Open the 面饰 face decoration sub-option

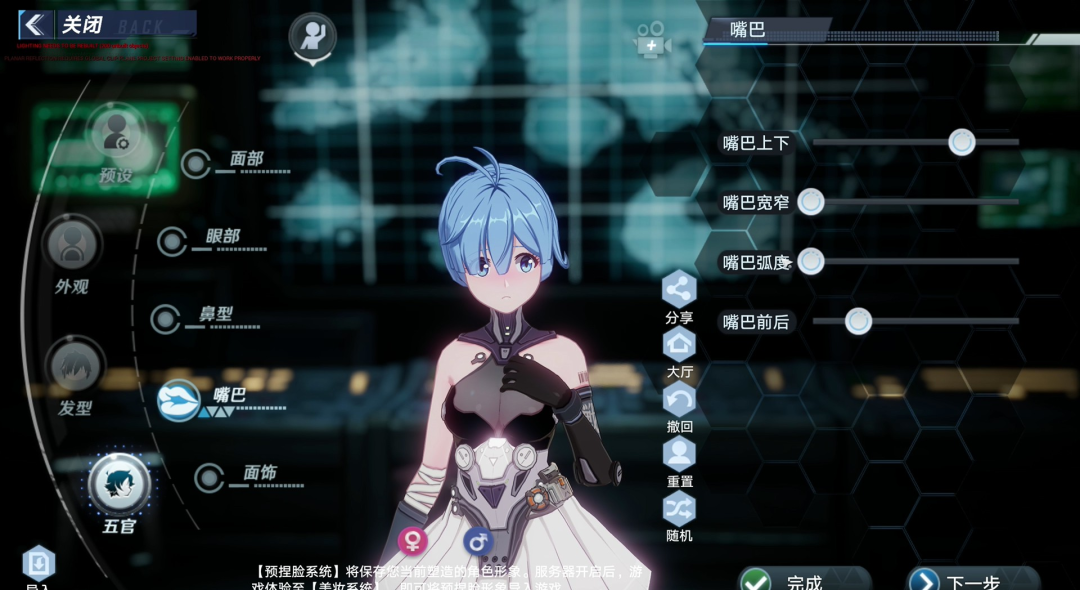(210, 477)
